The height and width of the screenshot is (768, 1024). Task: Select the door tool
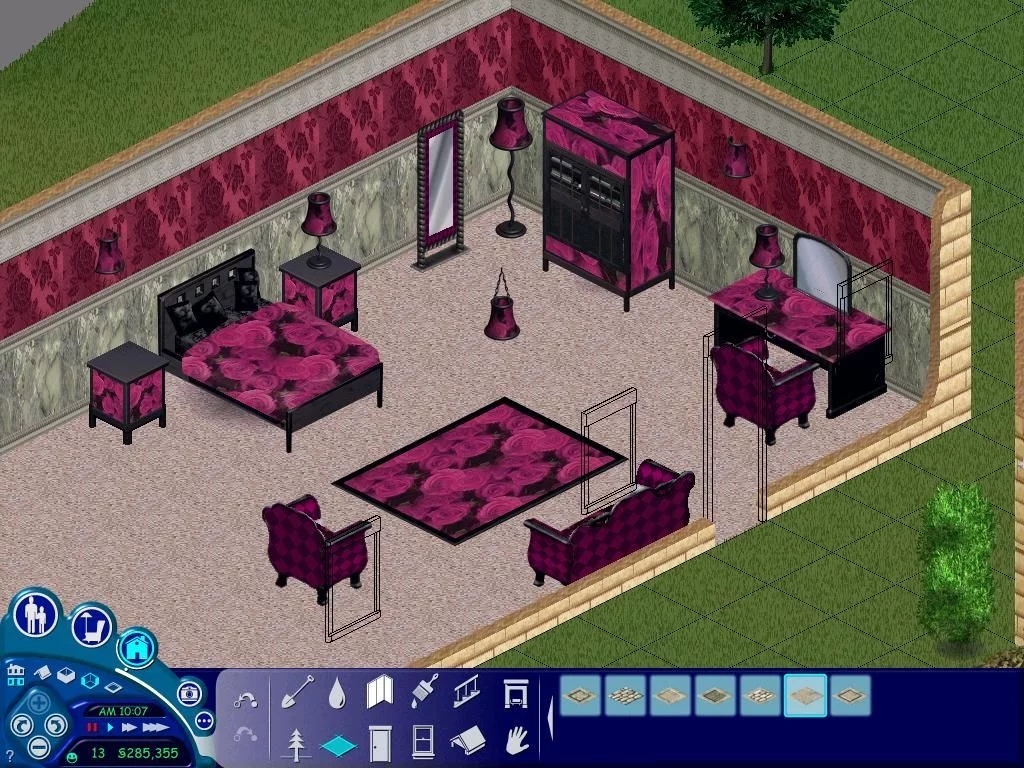pos(380,743)
